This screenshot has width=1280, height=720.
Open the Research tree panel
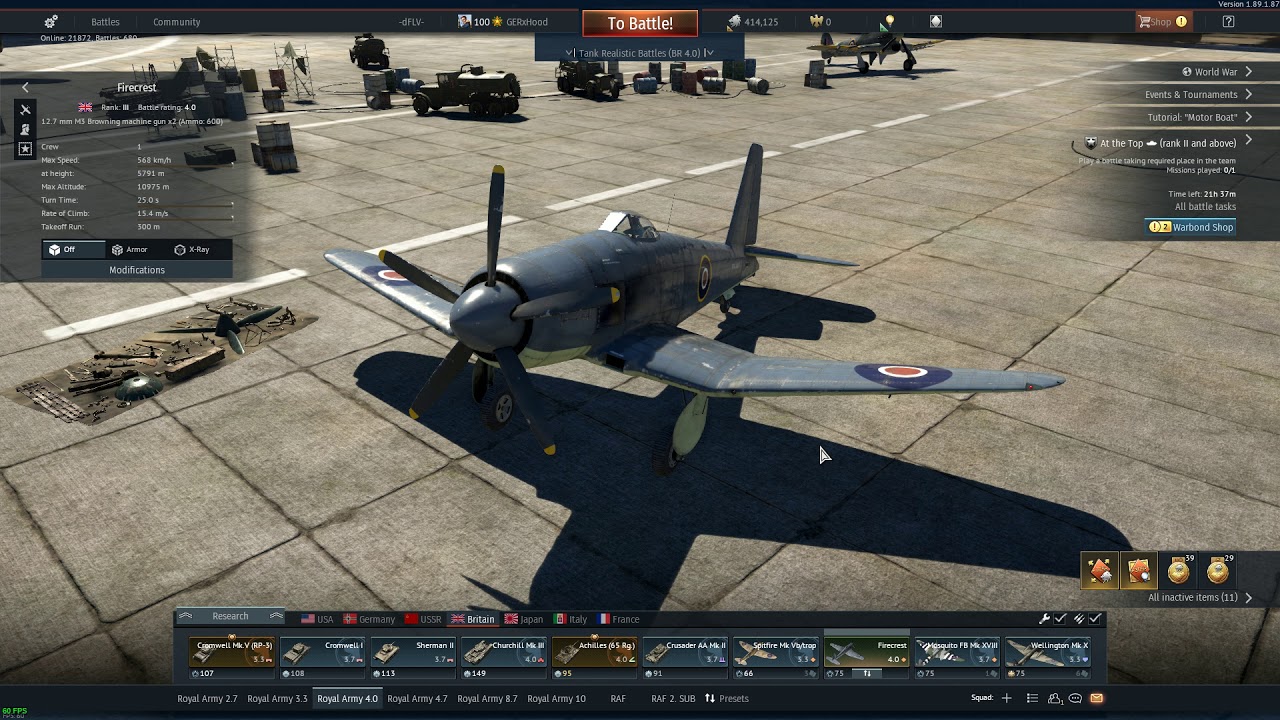point(230,616)
